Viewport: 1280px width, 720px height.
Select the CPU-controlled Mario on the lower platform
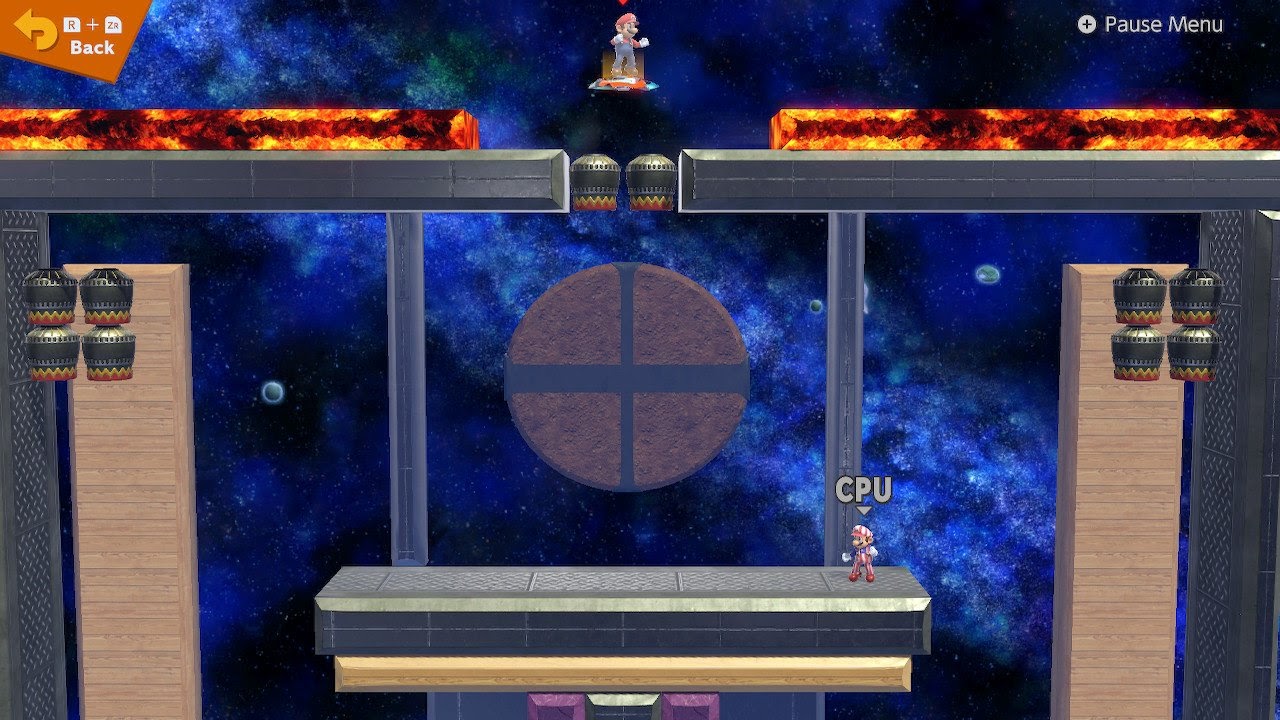(864, 548)
